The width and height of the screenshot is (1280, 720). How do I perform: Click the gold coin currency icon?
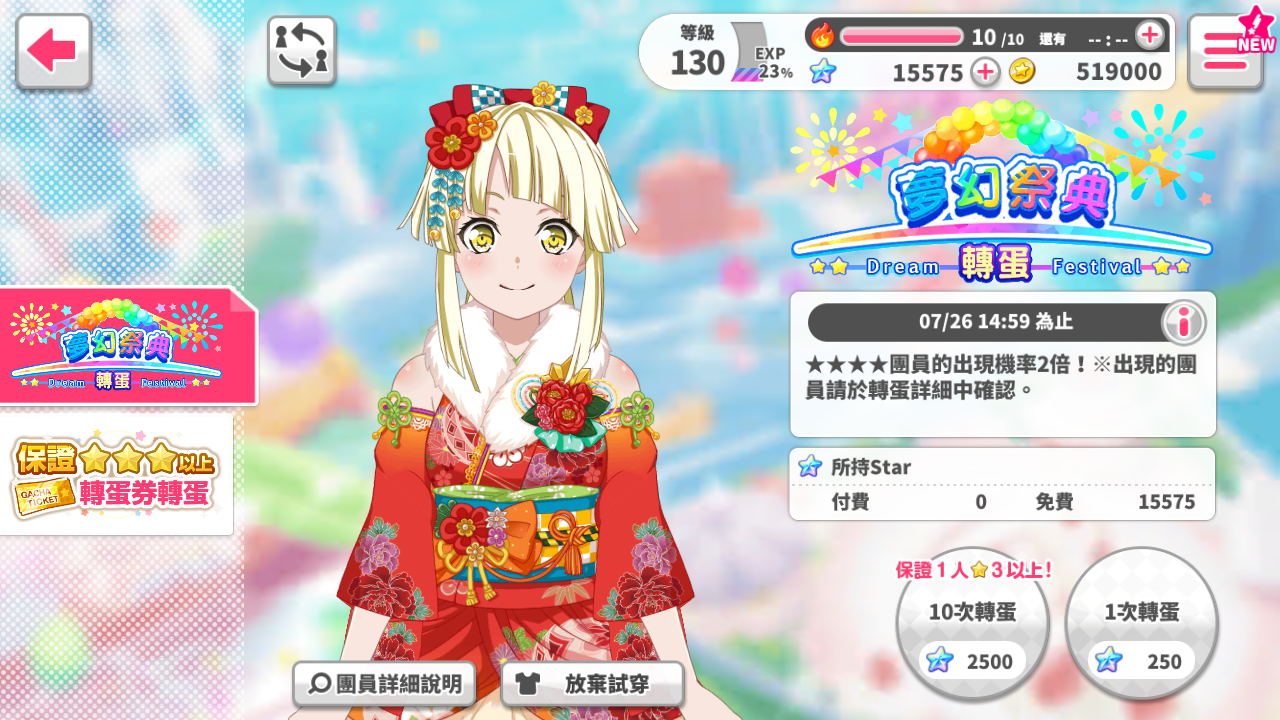[x=1022, y=72]
